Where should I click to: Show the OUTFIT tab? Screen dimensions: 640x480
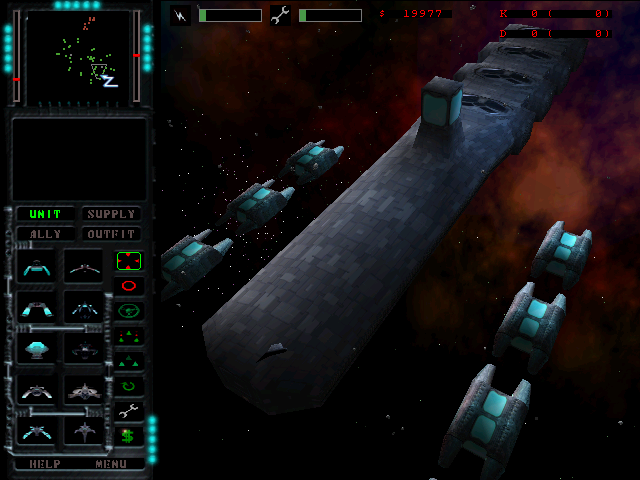tap(110, 234)
